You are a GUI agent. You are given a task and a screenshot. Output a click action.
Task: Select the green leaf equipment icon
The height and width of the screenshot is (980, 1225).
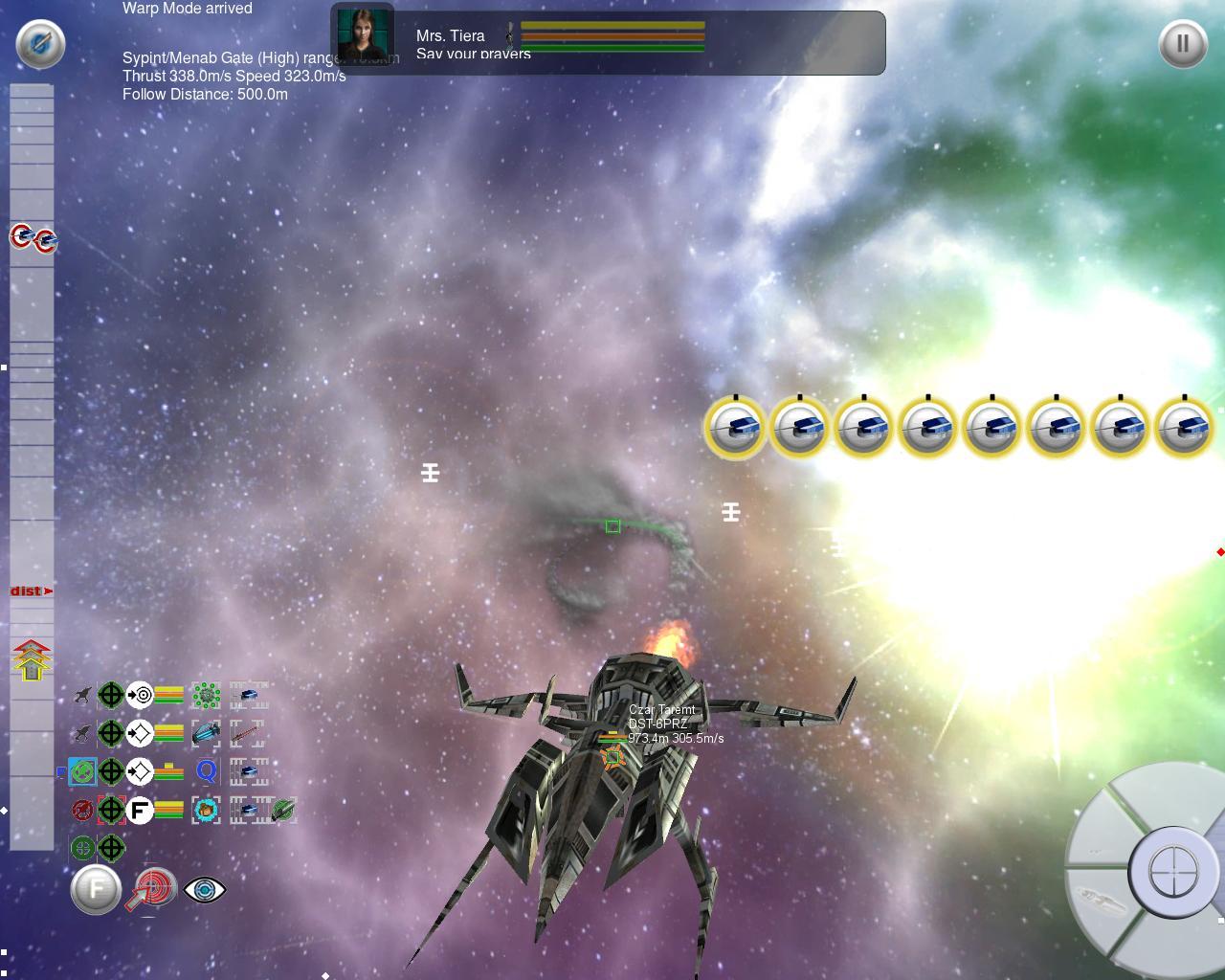282,811
